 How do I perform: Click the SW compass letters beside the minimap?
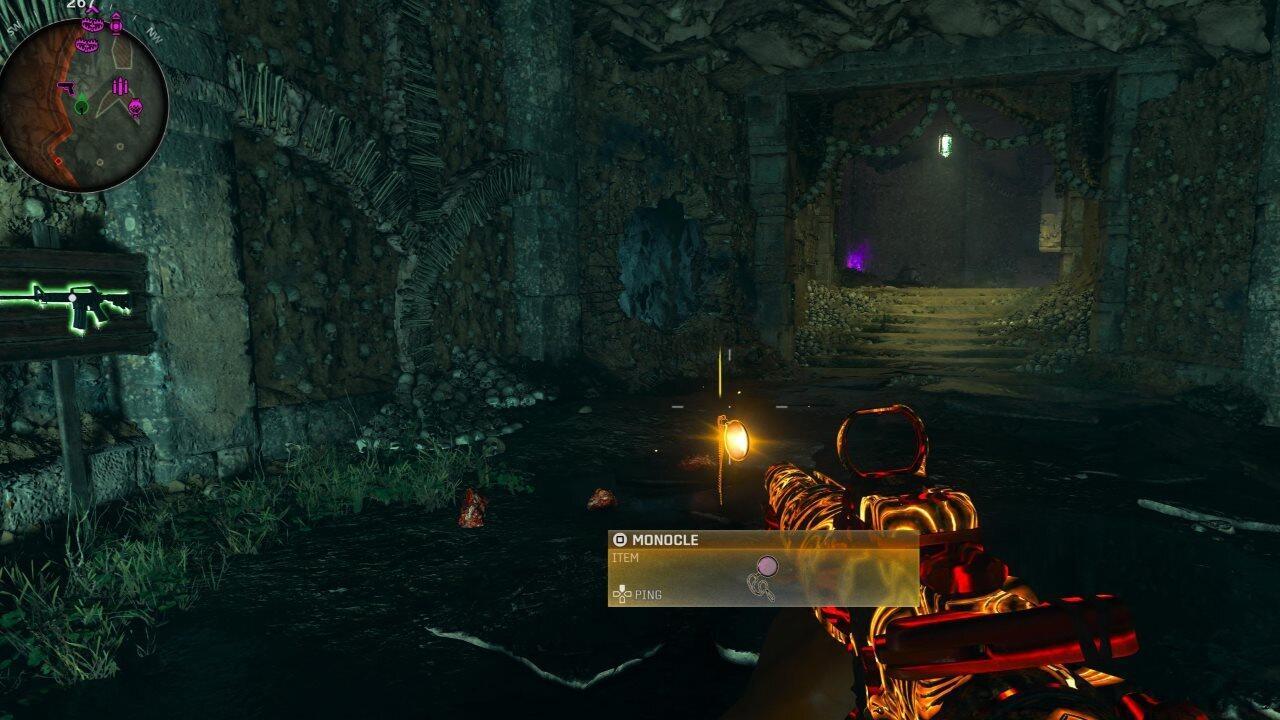point(14,27)
